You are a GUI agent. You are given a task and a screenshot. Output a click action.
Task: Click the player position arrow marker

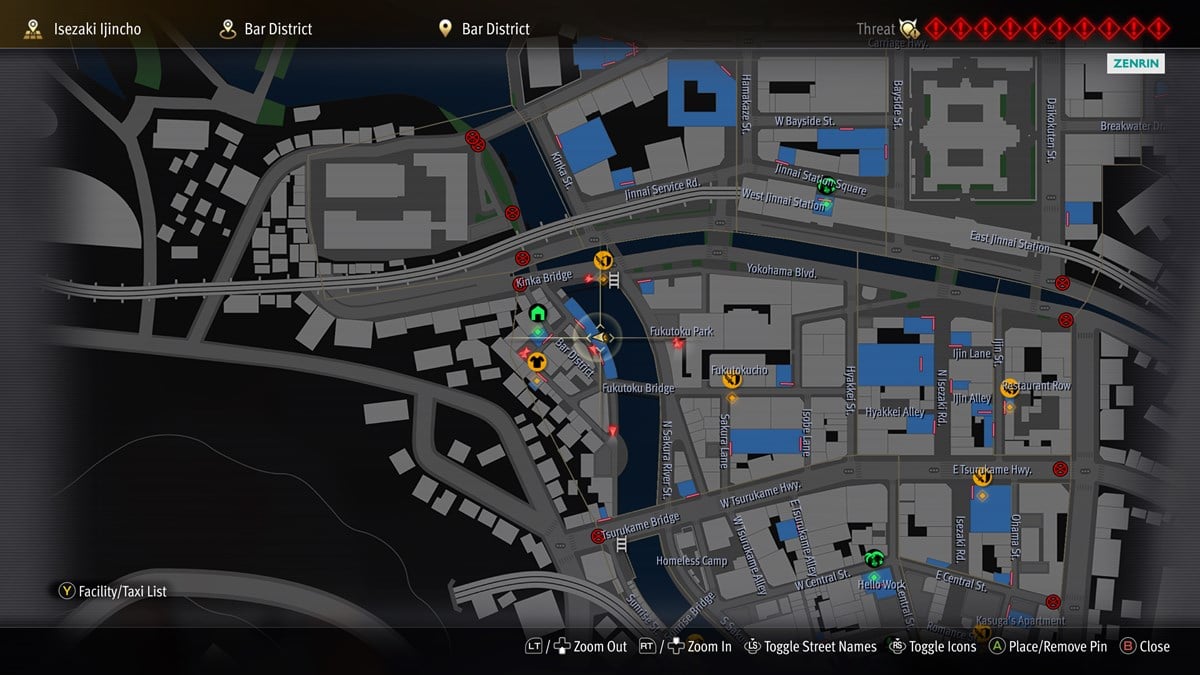pyautogui.click(x=600, y=338)
